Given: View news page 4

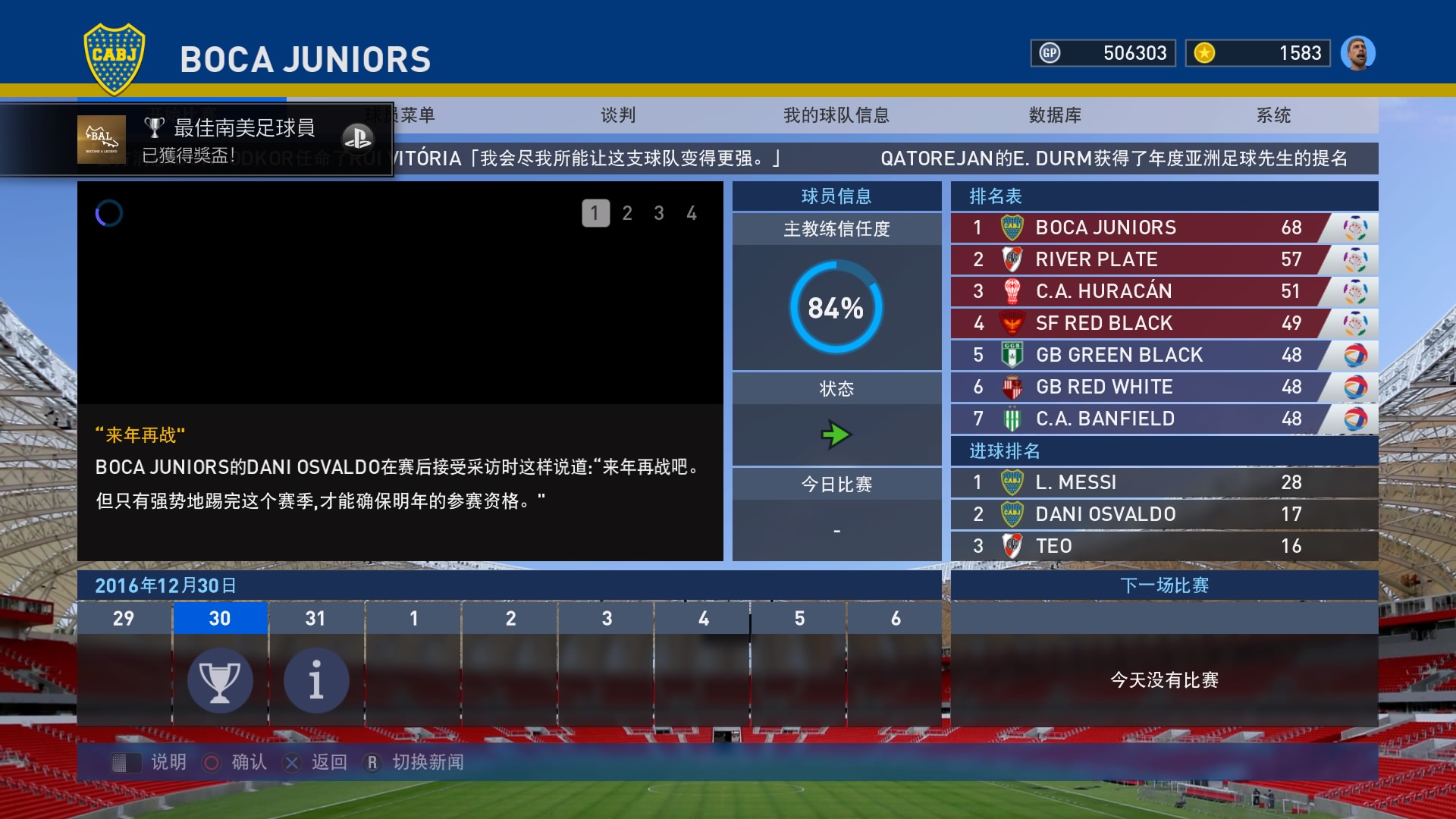Looking at the screenshot, I should click(692, 213).
